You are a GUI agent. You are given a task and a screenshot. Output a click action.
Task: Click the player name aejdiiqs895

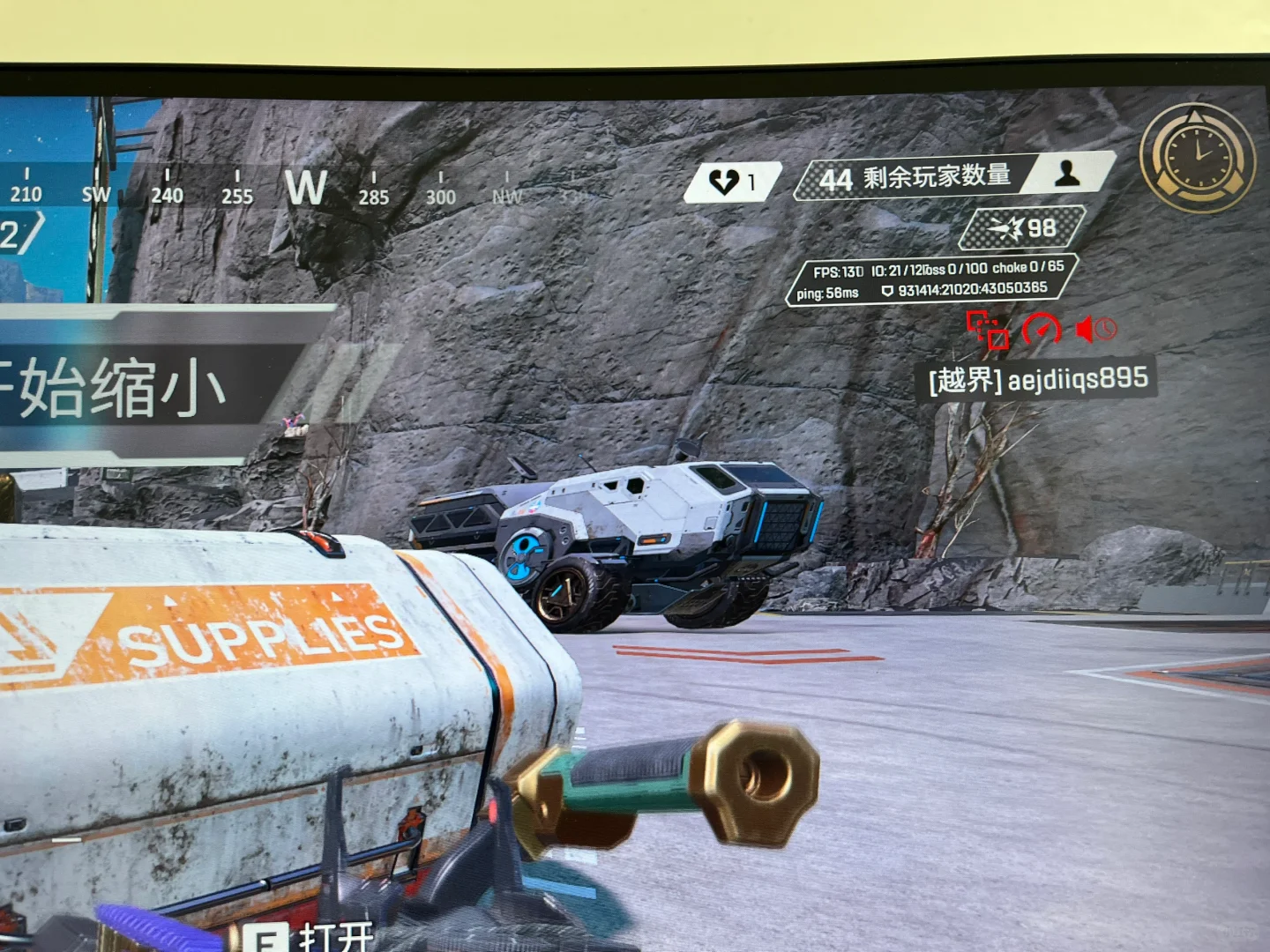(x=1079, y=379)
